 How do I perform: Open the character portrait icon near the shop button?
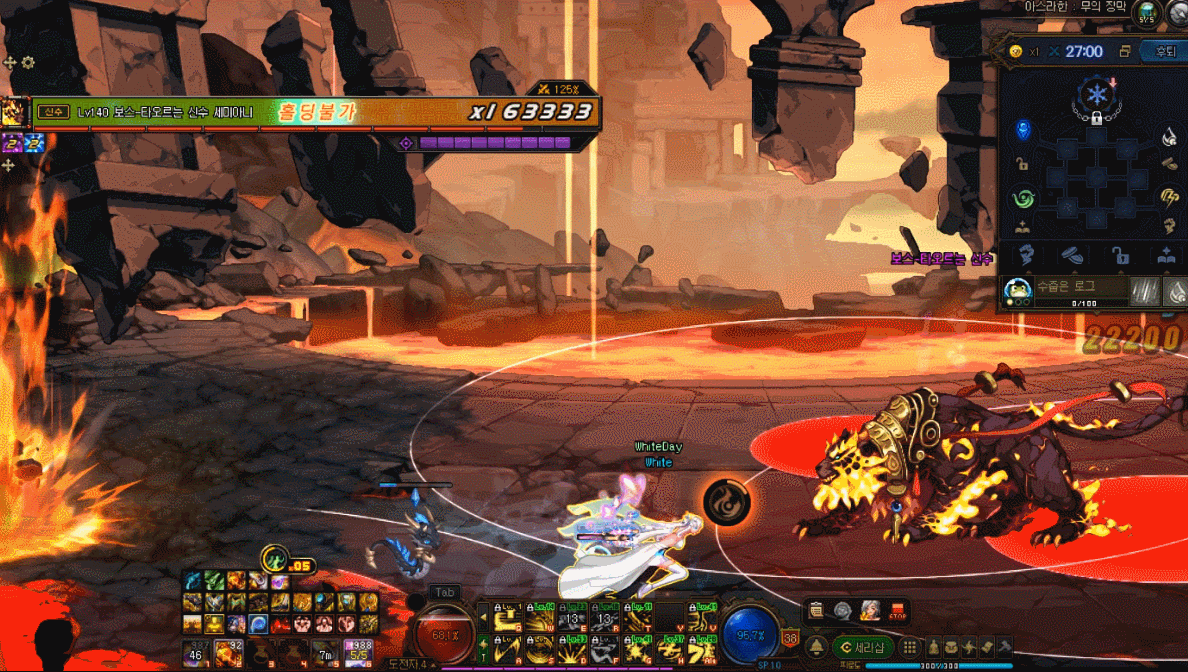click(x=870, y=611)
